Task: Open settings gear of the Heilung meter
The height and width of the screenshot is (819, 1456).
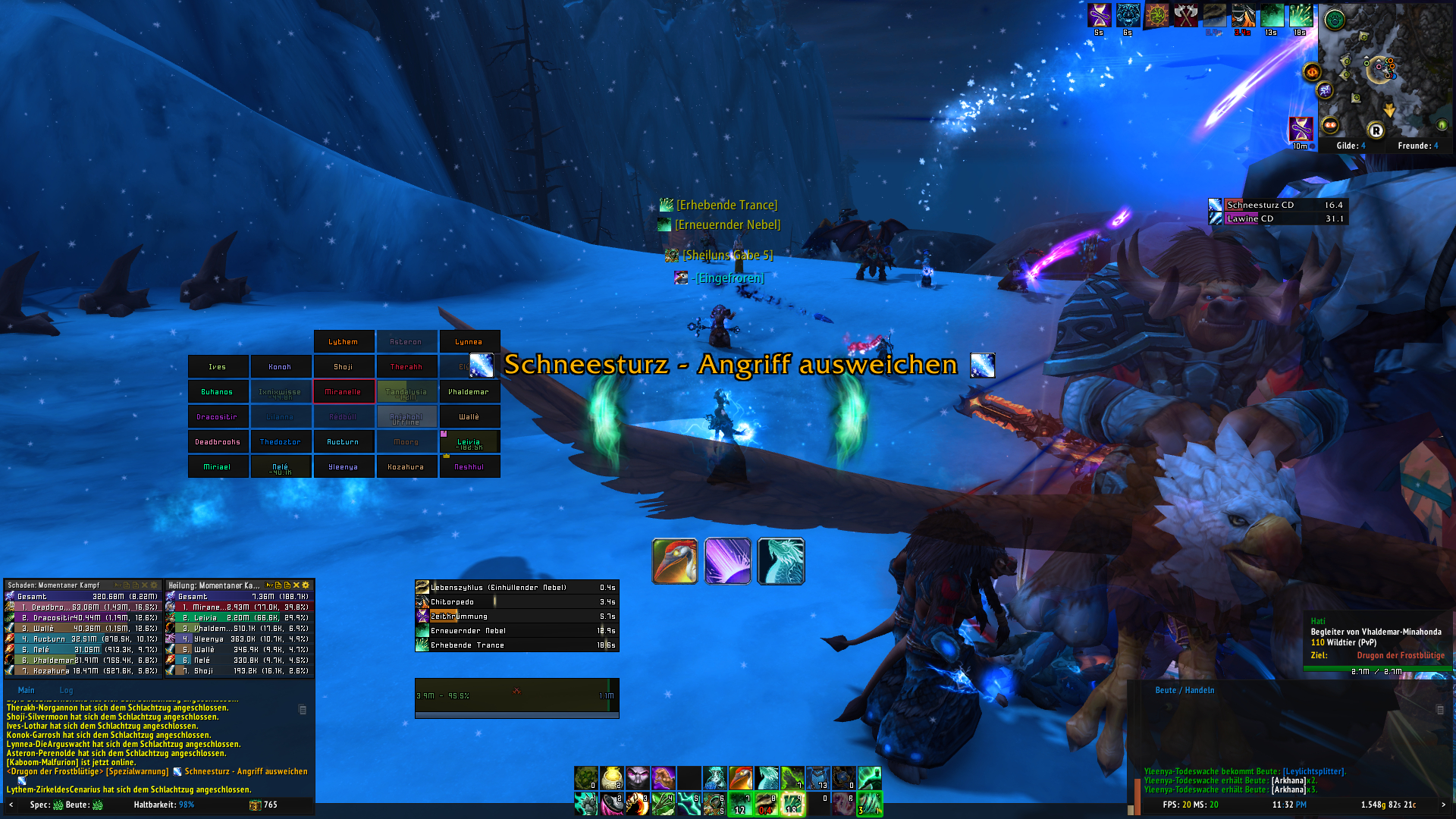Action: click(306, 585)
